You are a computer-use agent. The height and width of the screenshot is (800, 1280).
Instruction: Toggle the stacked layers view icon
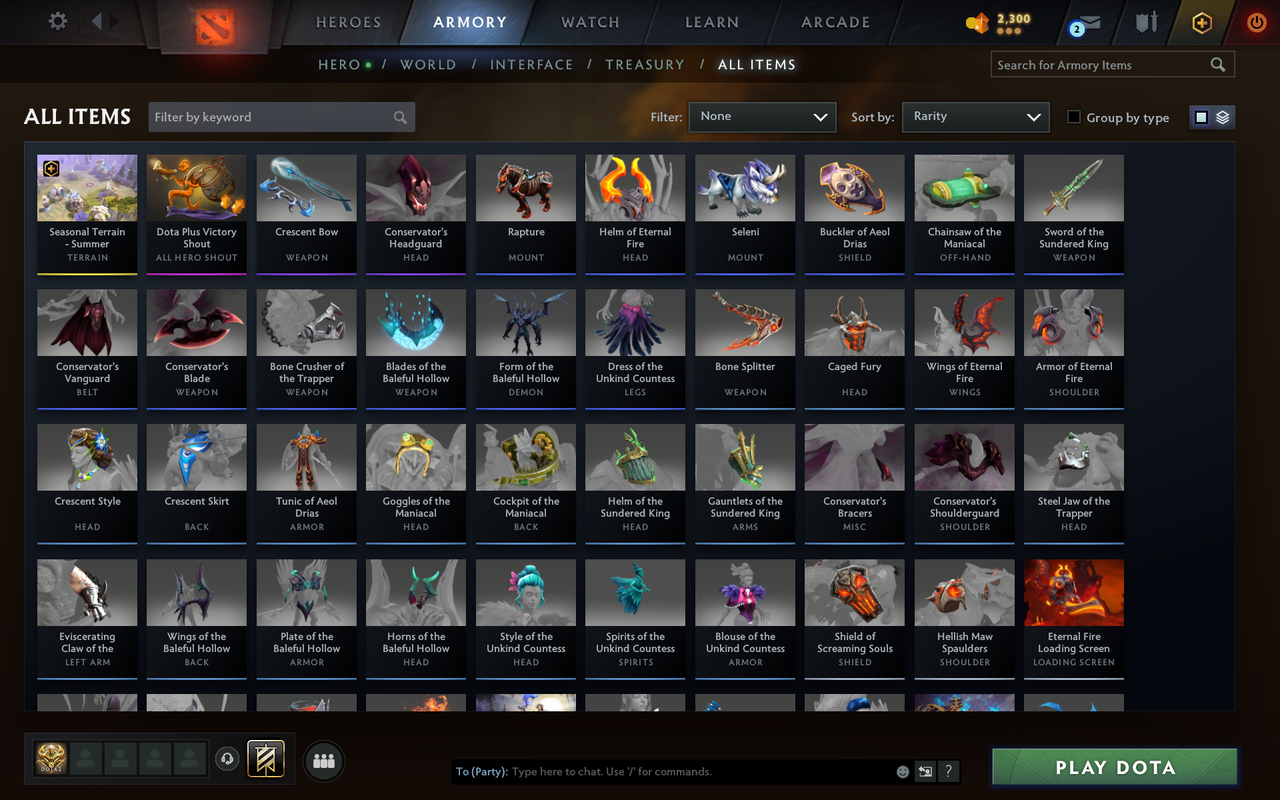pos(1222,116)
